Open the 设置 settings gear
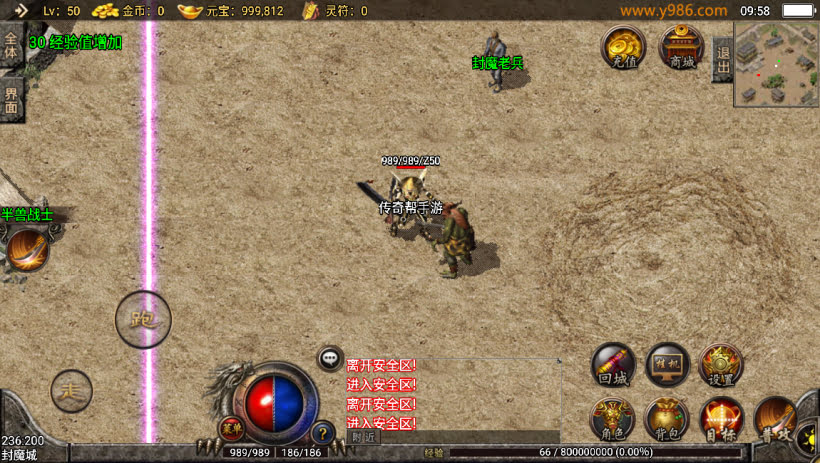820x463 pixels. (721, 365)
